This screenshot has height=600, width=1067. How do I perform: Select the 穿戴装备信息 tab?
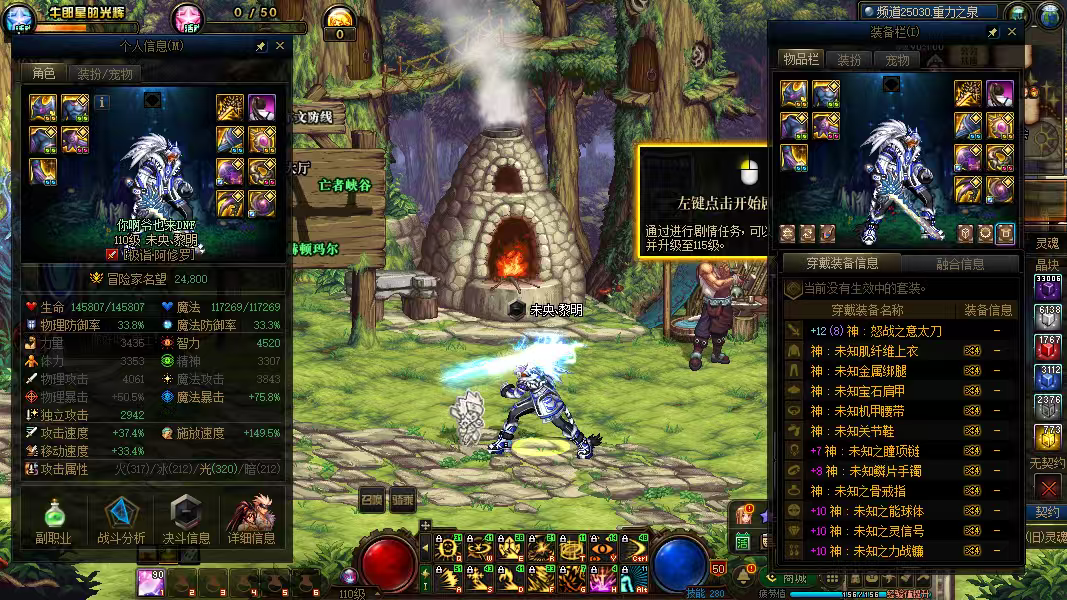[843, 264]
